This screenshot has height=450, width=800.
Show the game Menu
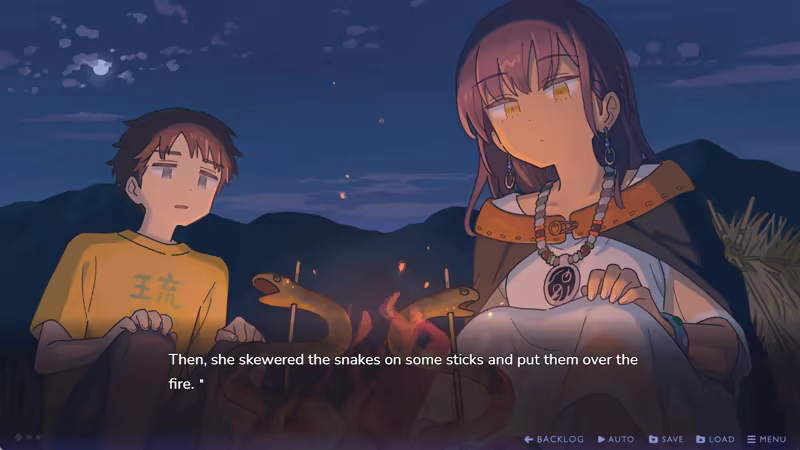point(766,439)
